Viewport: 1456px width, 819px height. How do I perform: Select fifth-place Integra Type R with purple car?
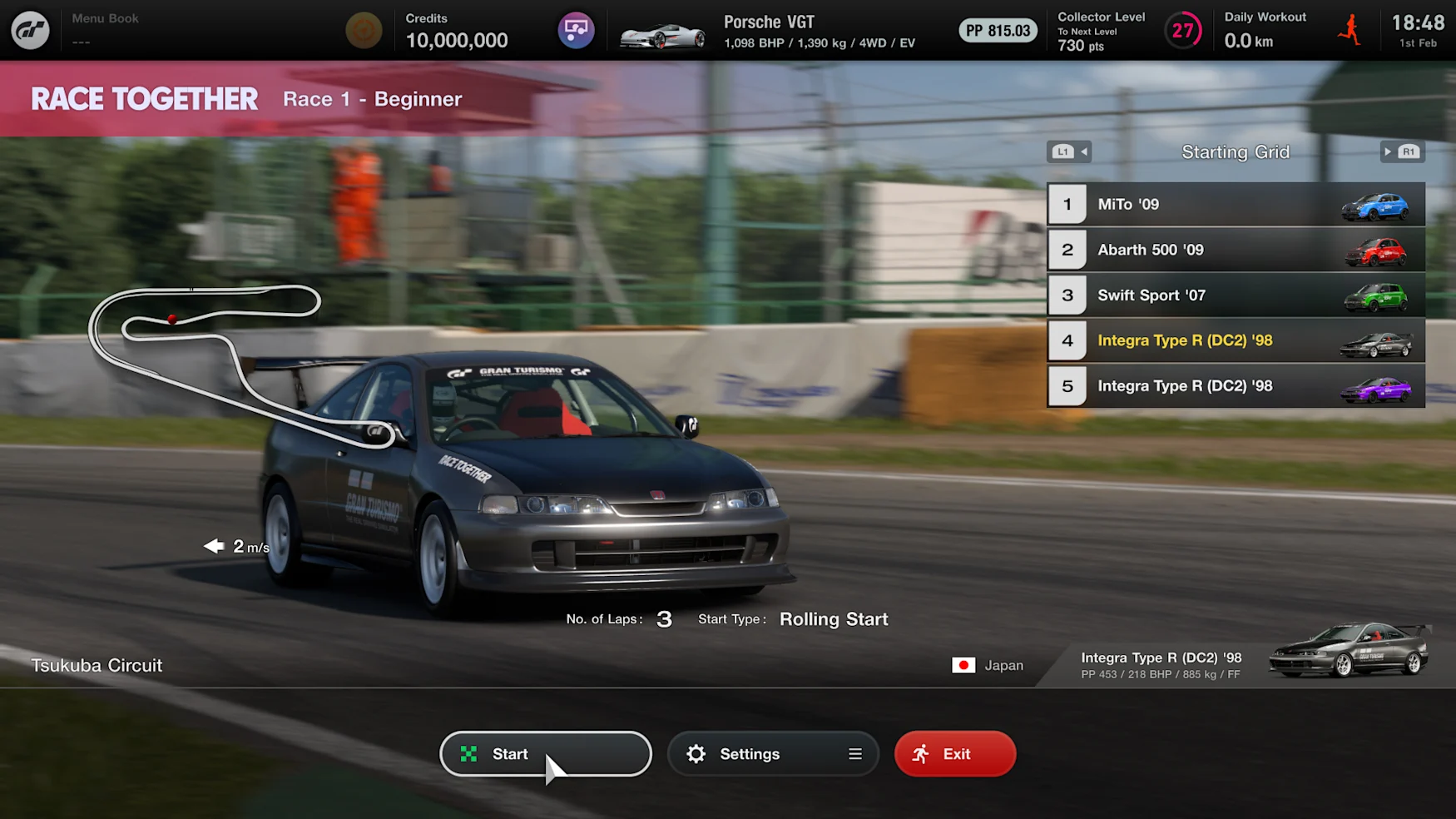(1235, 386)
